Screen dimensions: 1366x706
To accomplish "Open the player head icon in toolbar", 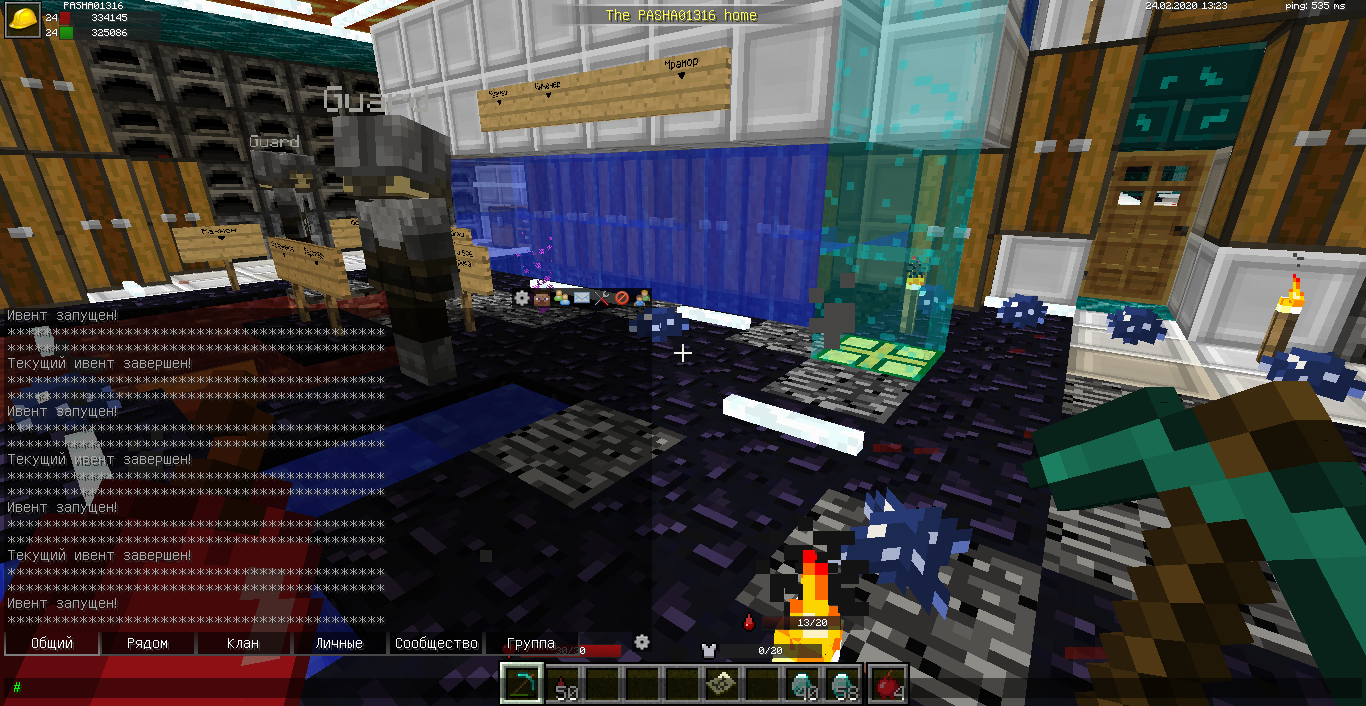I will click(542, 298).
